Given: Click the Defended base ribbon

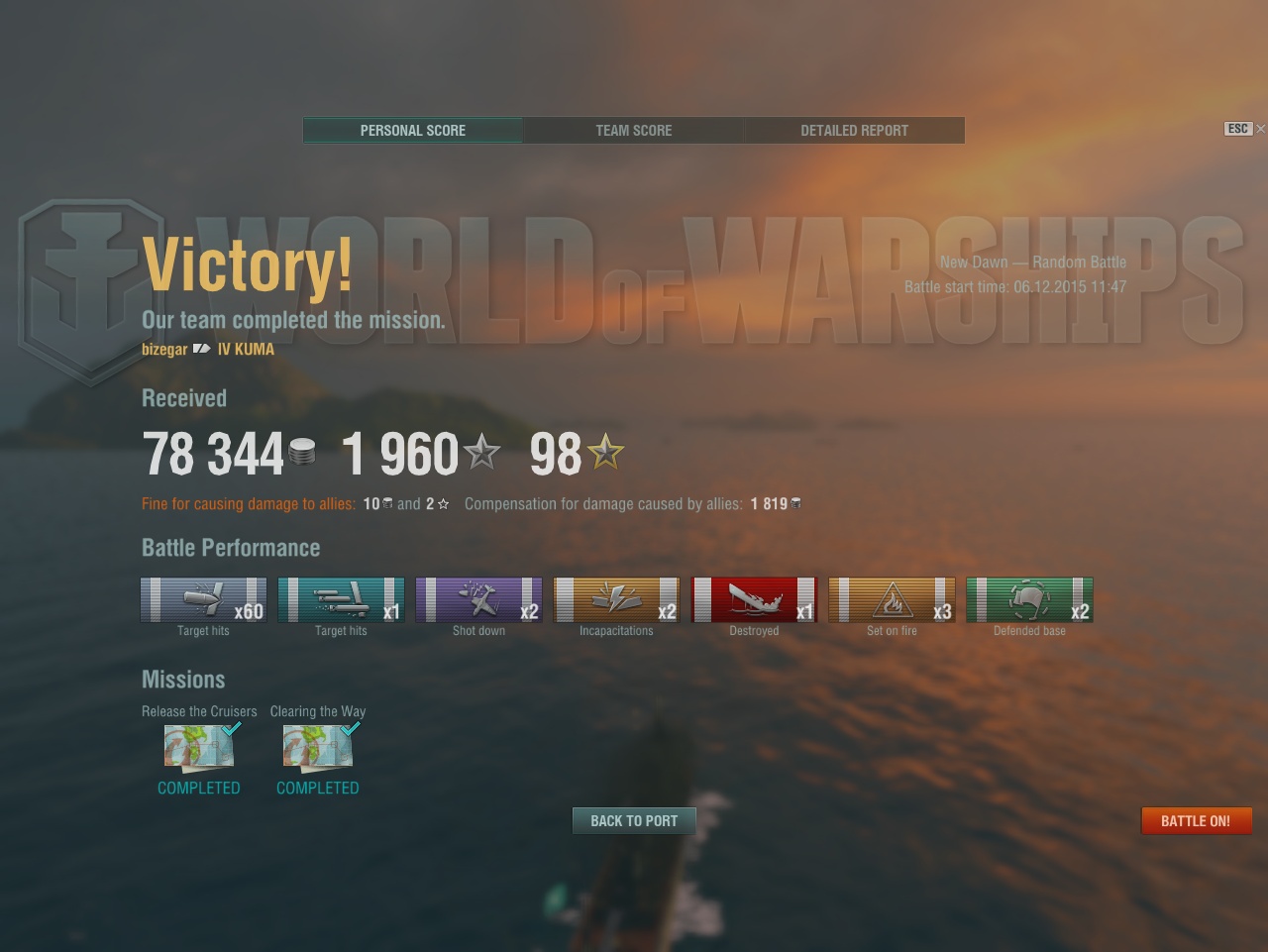Looking at the screenshot, I should 1029,599.
